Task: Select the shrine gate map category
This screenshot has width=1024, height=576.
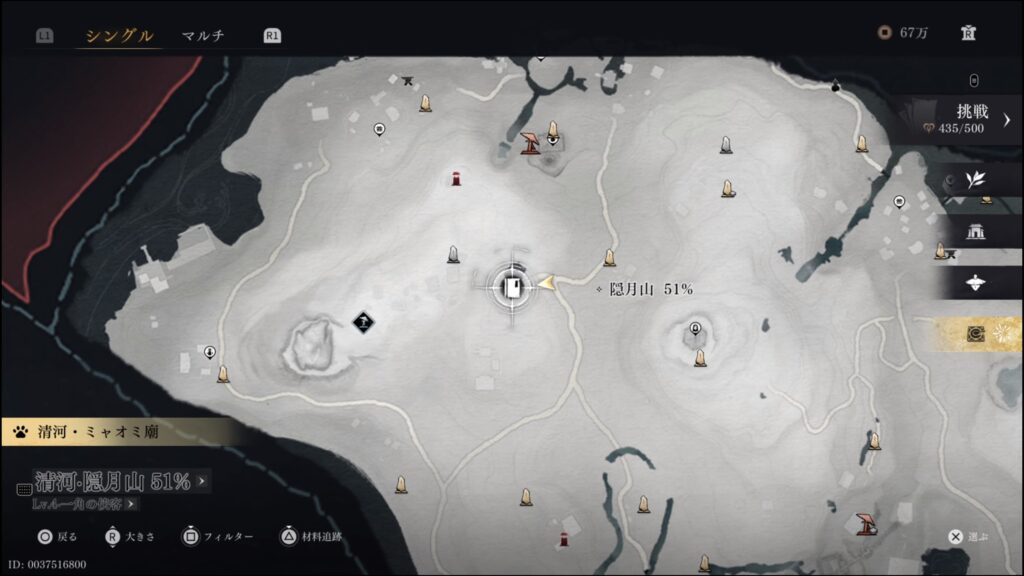Action: pyautogui.click(x=975, y=232)
